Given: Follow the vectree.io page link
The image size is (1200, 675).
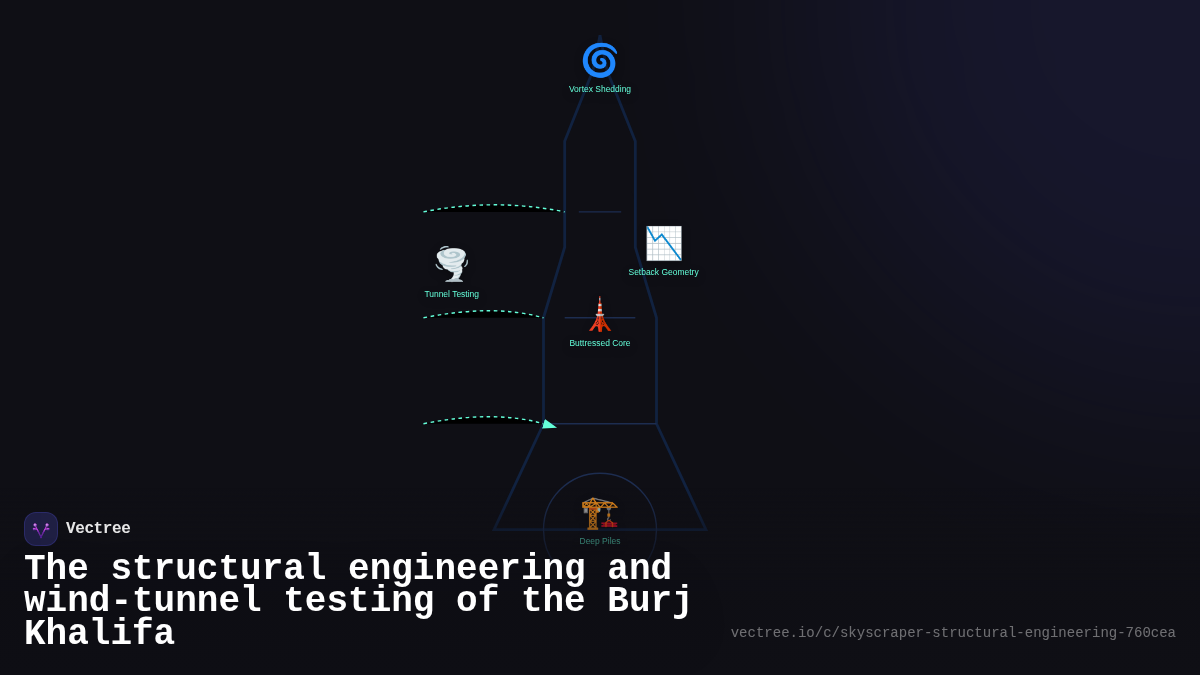Looking at the screenshot, I should point(952,633).
